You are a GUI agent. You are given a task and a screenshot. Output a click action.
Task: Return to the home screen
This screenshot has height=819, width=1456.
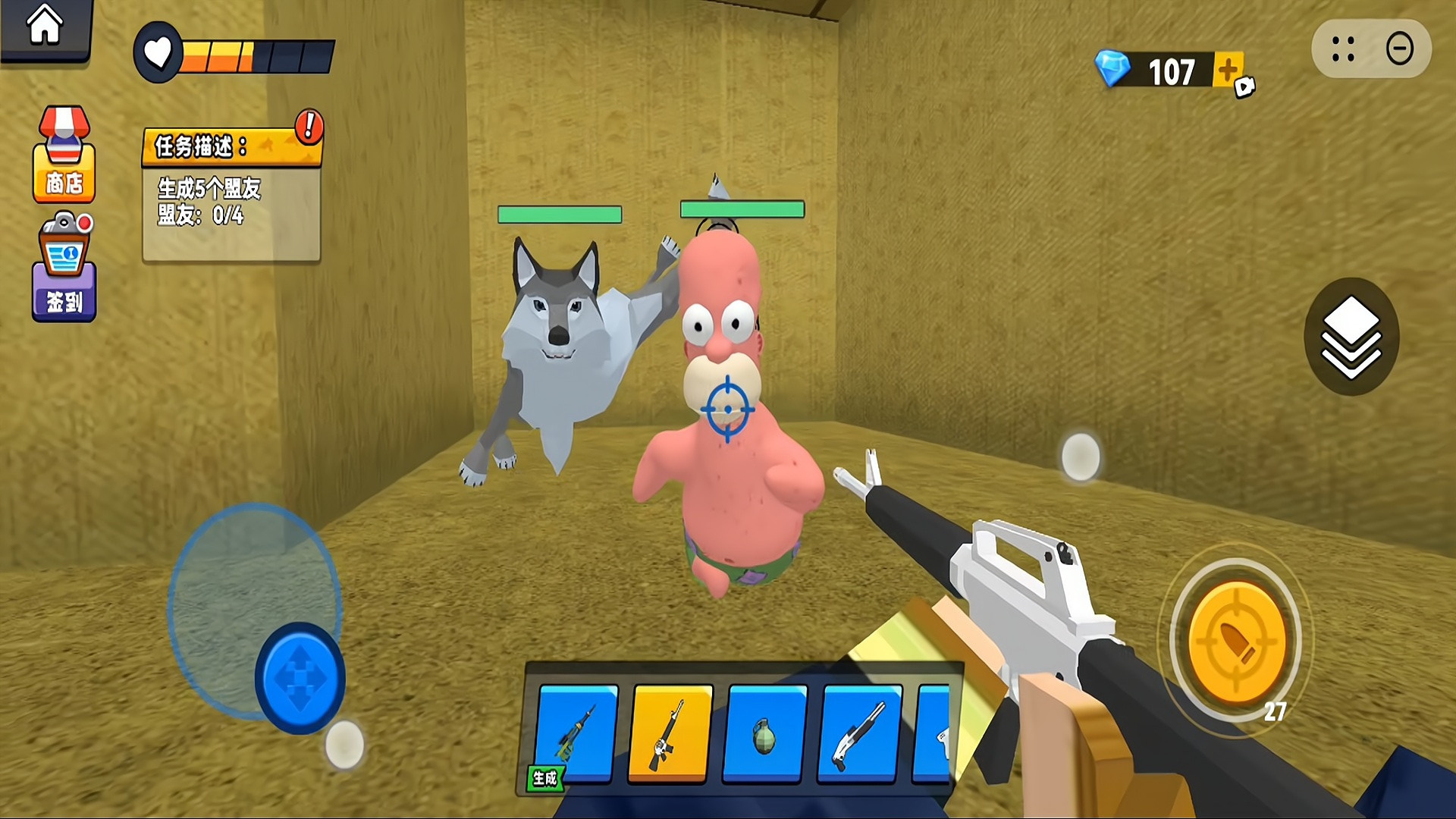click(45, 27)
